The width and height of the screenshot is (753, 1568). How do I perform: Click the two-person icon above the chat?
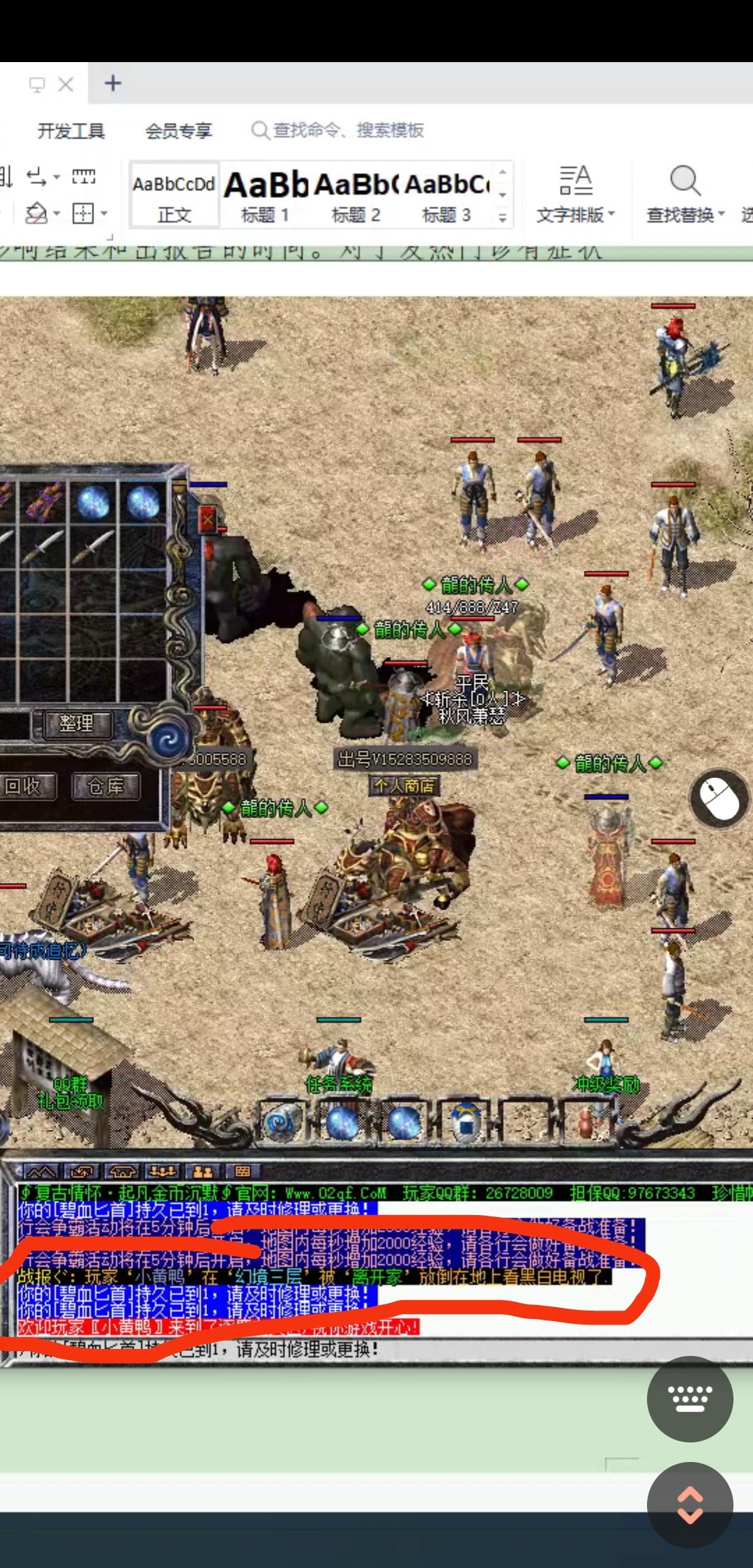coord(203,1171)
